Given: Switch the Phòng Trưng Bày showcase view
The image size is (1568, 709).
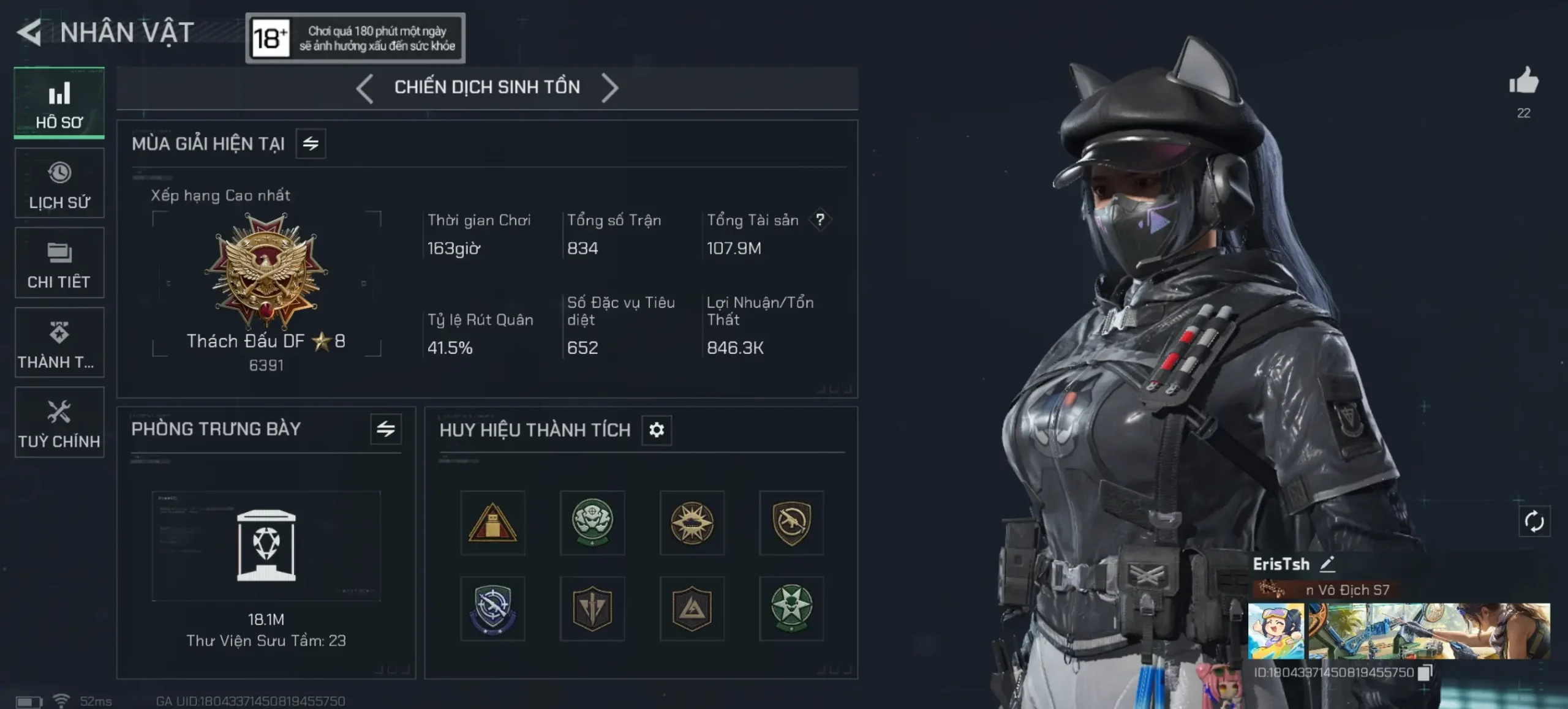Looking at the screenshot, I should coord(385,429).
